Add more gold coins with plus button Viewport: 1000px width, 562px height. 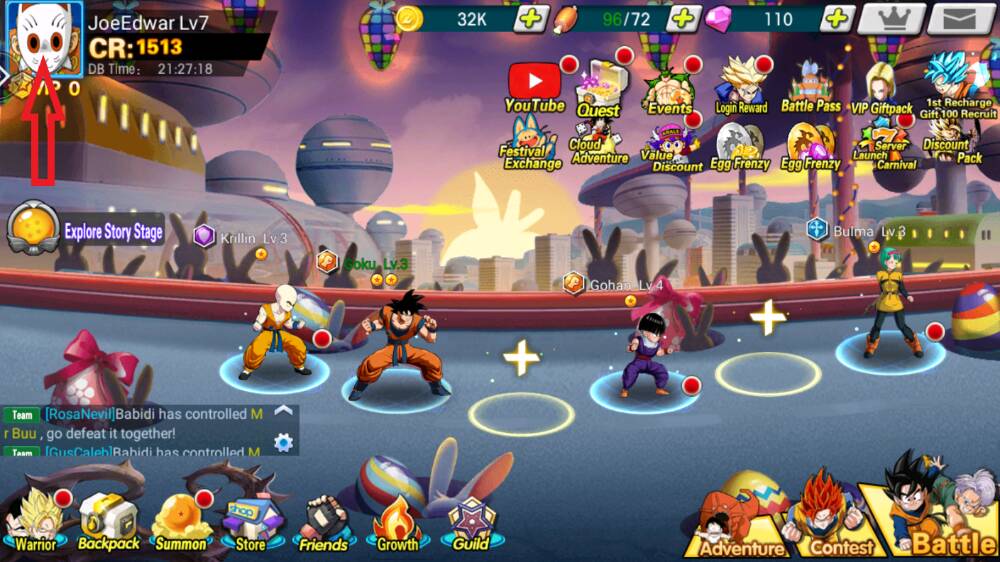pyautogui.click(x=532, y=18)
